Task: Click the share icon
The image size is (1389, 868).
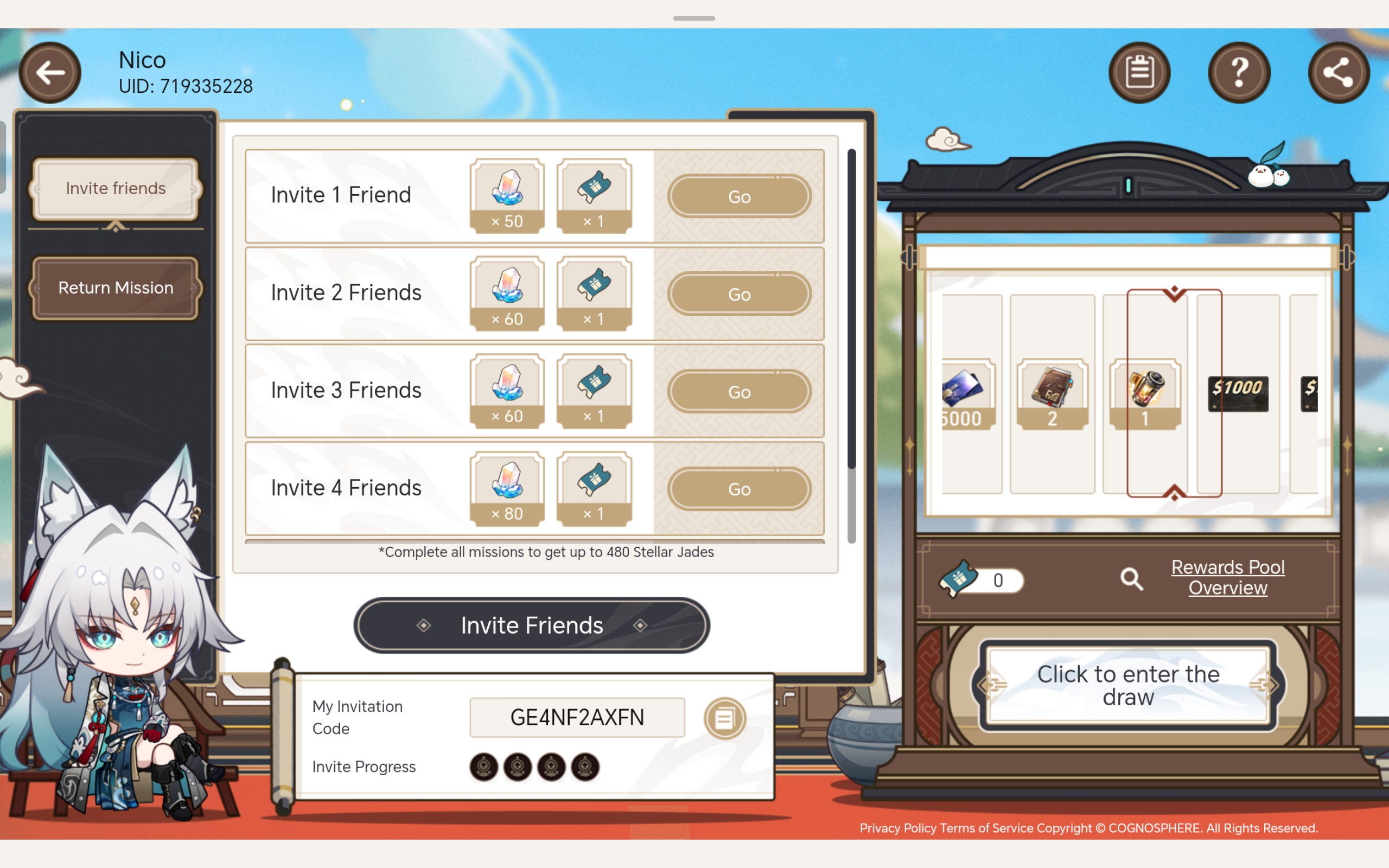Action: click(x=1338, y=71)
